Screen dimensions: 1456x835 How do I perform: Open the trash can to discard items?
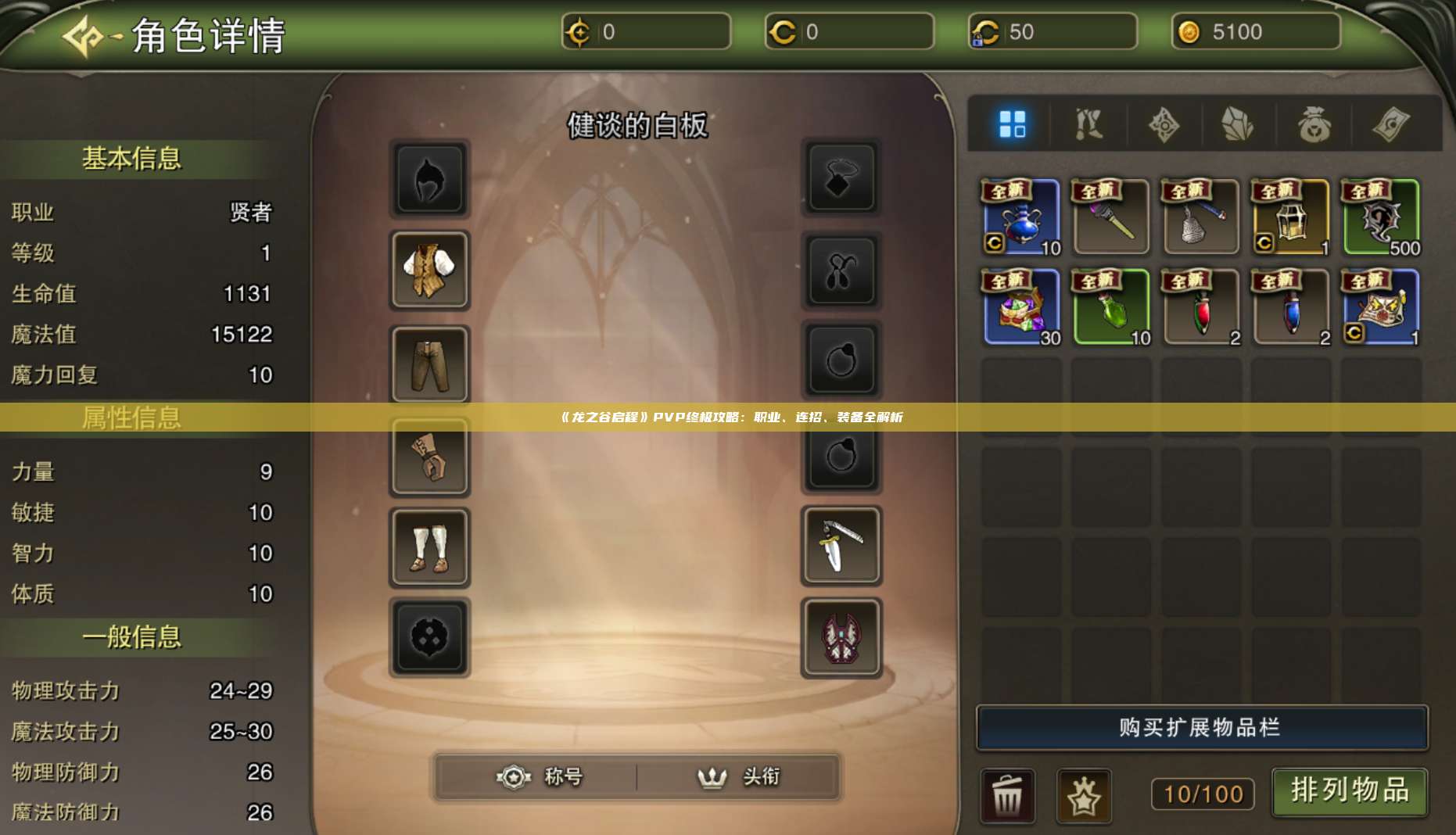tap(1009, 794)
